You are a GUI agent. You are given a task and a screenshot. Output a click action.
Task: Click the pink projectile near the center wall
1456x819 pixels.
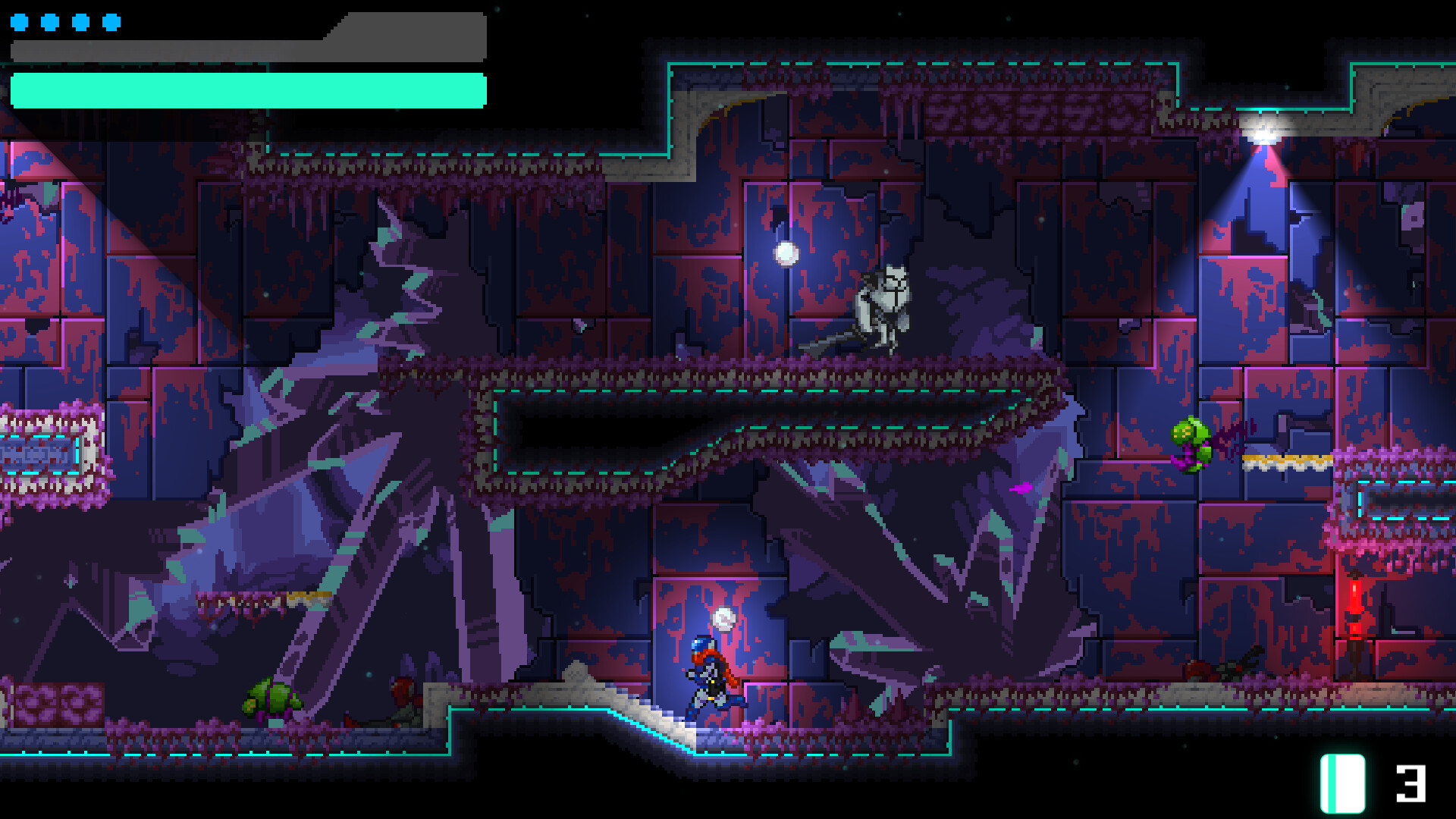point(1020,488)
